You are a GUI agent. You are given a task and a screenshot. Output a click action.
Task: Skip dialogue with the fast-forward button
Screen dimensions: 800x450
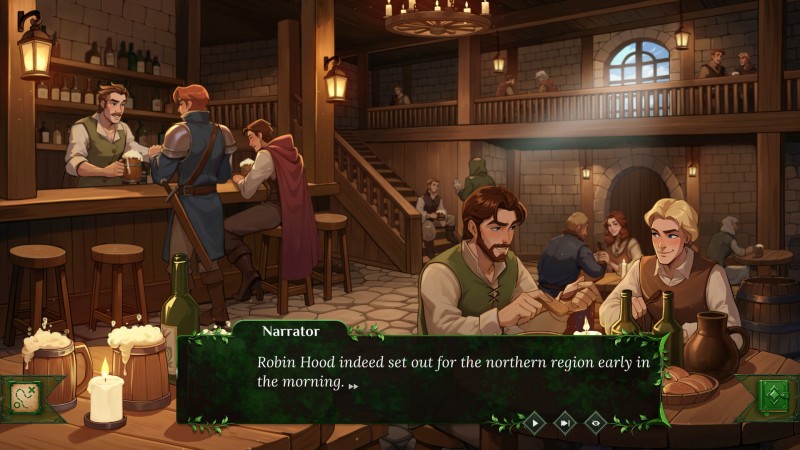[x=565, y=423]
